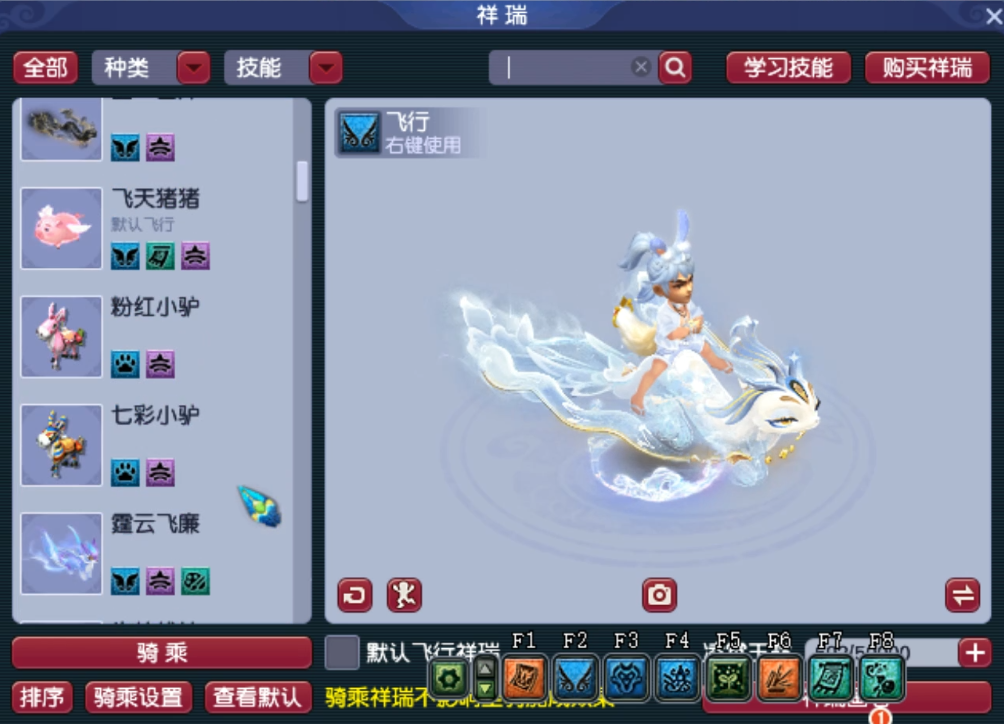The width and height of the screenshot is (1004, 724).
Task: Ride the selected mount with 骑乘
Action: click(162, 653)
